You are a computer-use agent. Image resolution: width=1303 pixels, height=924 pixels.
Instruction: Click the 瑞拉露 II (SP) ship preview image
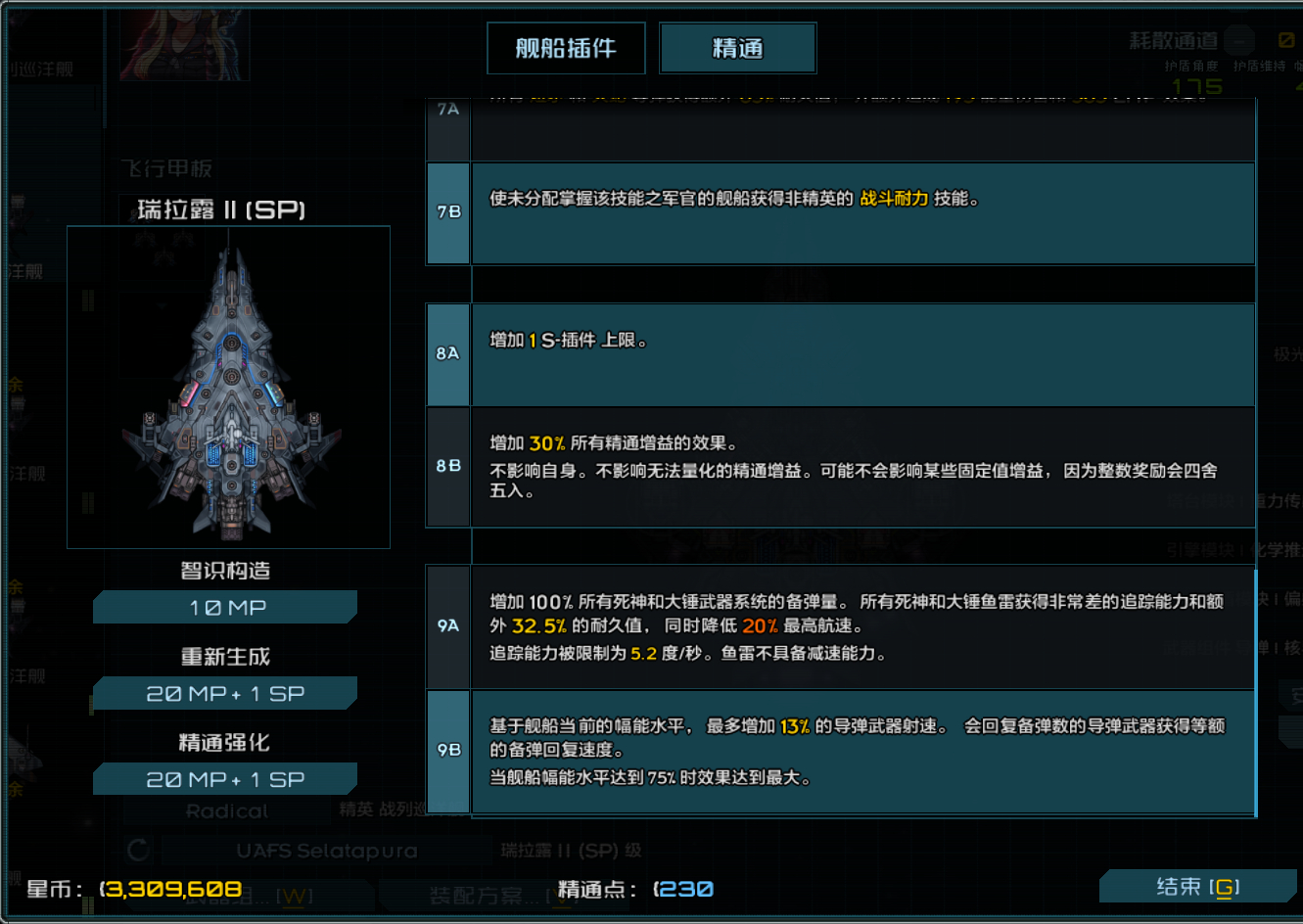(x=228, y=385)
